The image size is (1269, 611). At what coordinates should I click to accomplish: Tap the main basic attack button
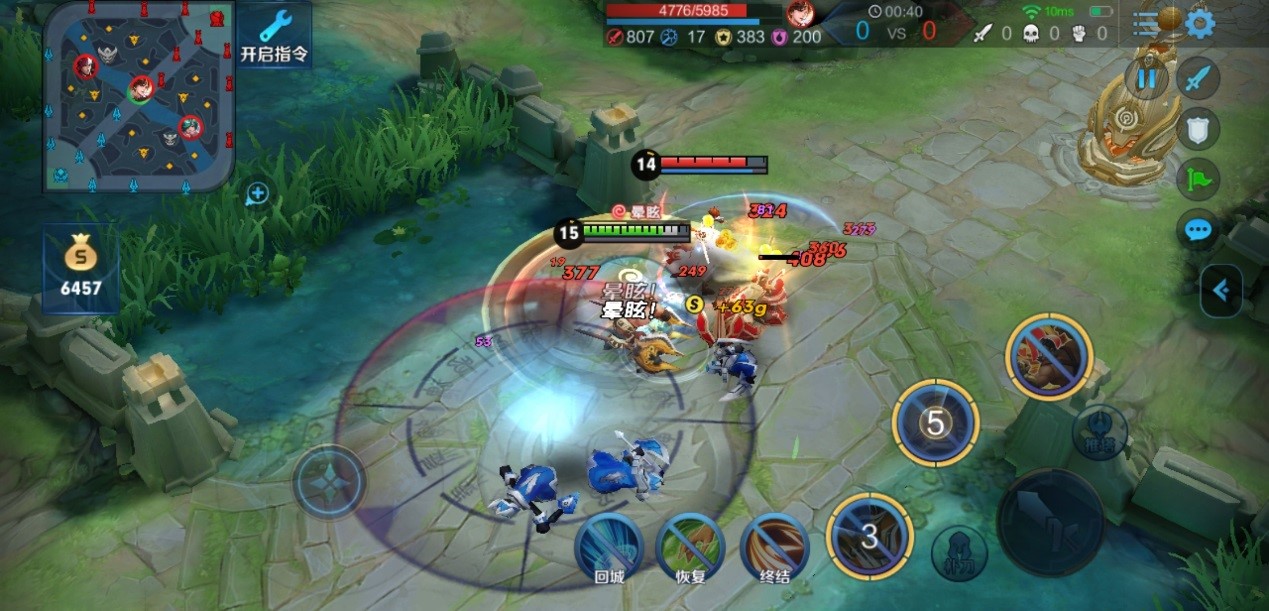[1050, 520]
